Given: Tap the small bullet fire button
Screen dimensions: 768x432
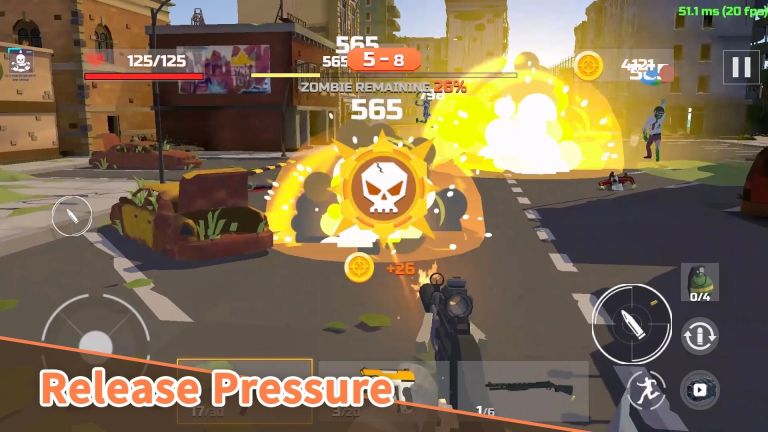Looking at the screenshot, I should tap(71, 215).
